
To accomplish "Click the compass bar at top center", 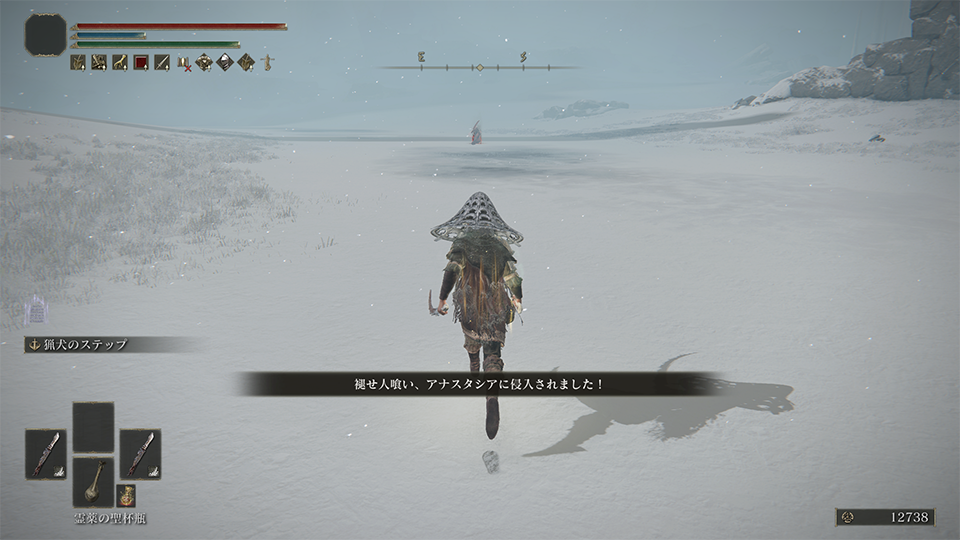I will [479, 67].
